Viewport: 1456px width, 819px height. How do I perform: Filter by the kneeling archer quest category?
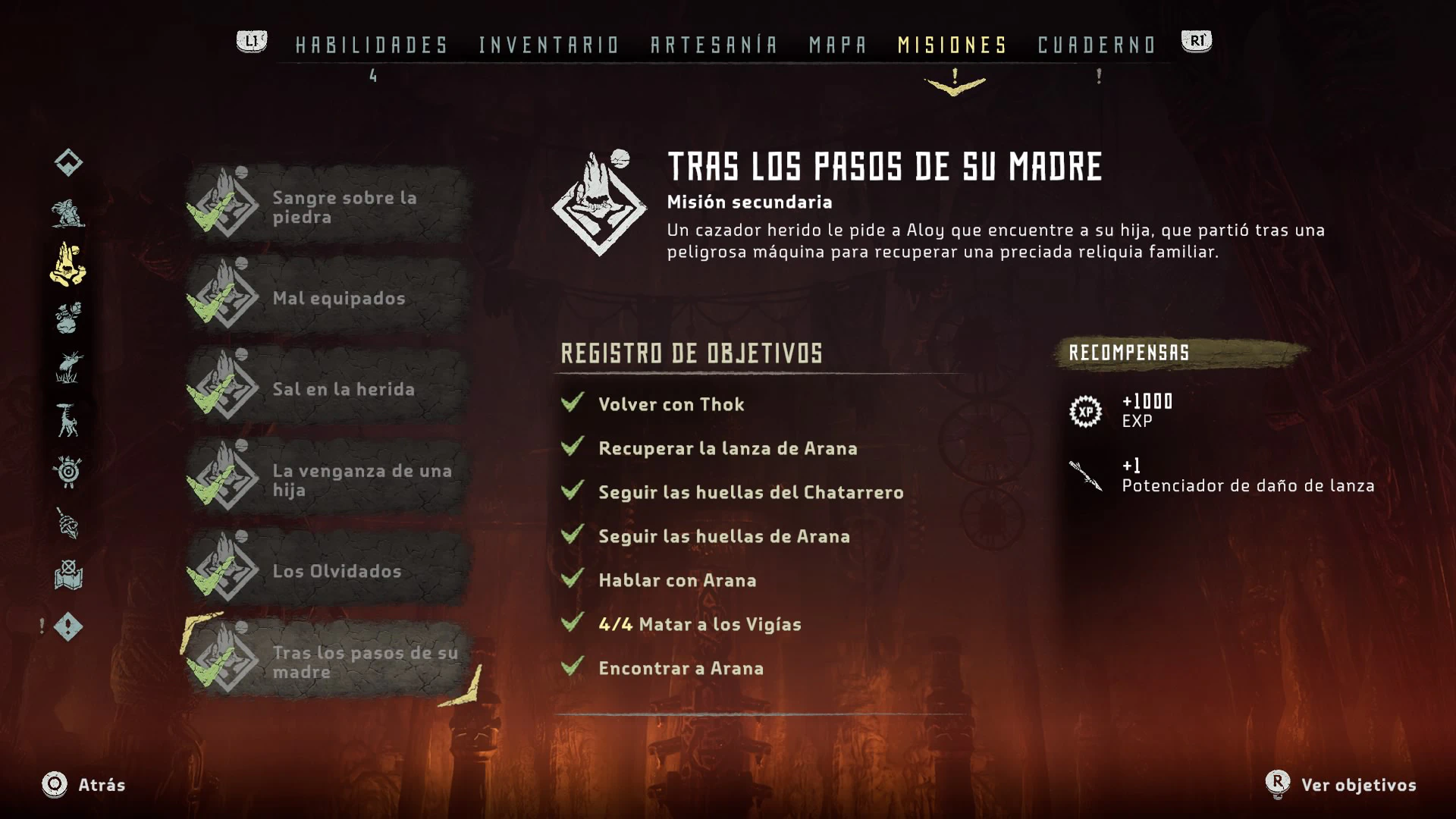coord(68,214)
